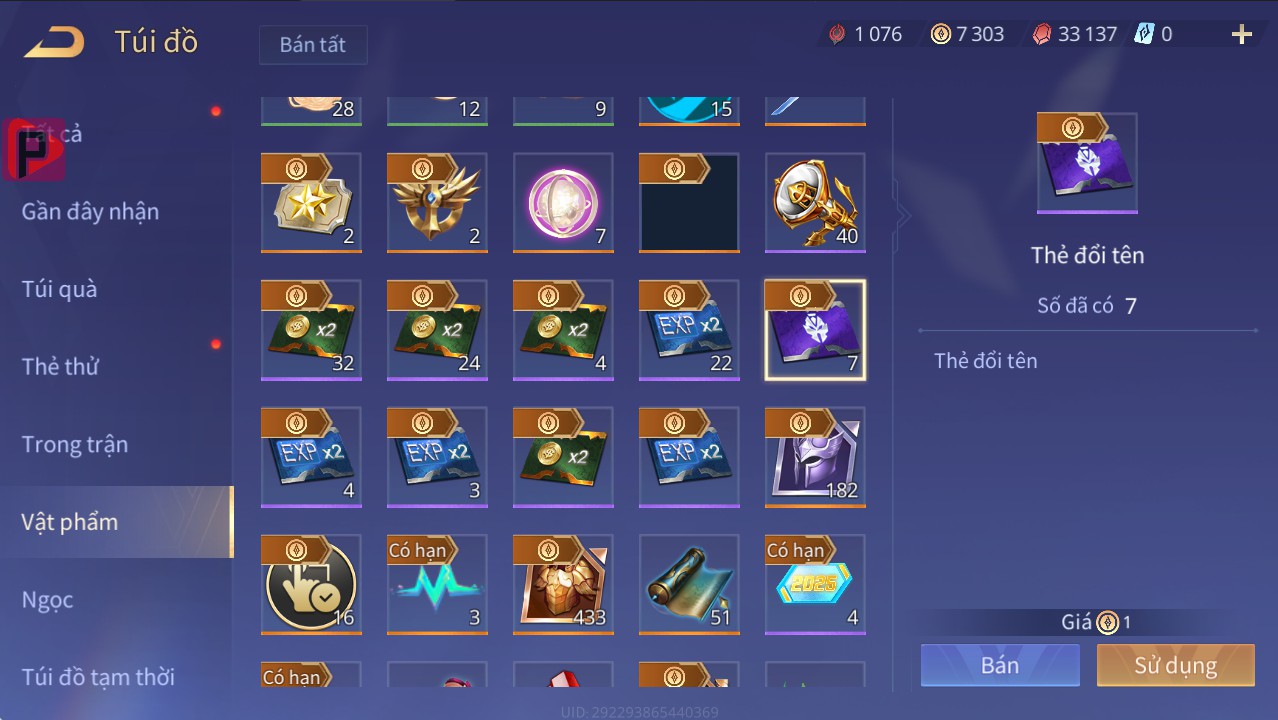This screenshot has width=1278, height=720.
Task: Go back using the return arrow
Action: pyautogui.click(x=54, y=42)
